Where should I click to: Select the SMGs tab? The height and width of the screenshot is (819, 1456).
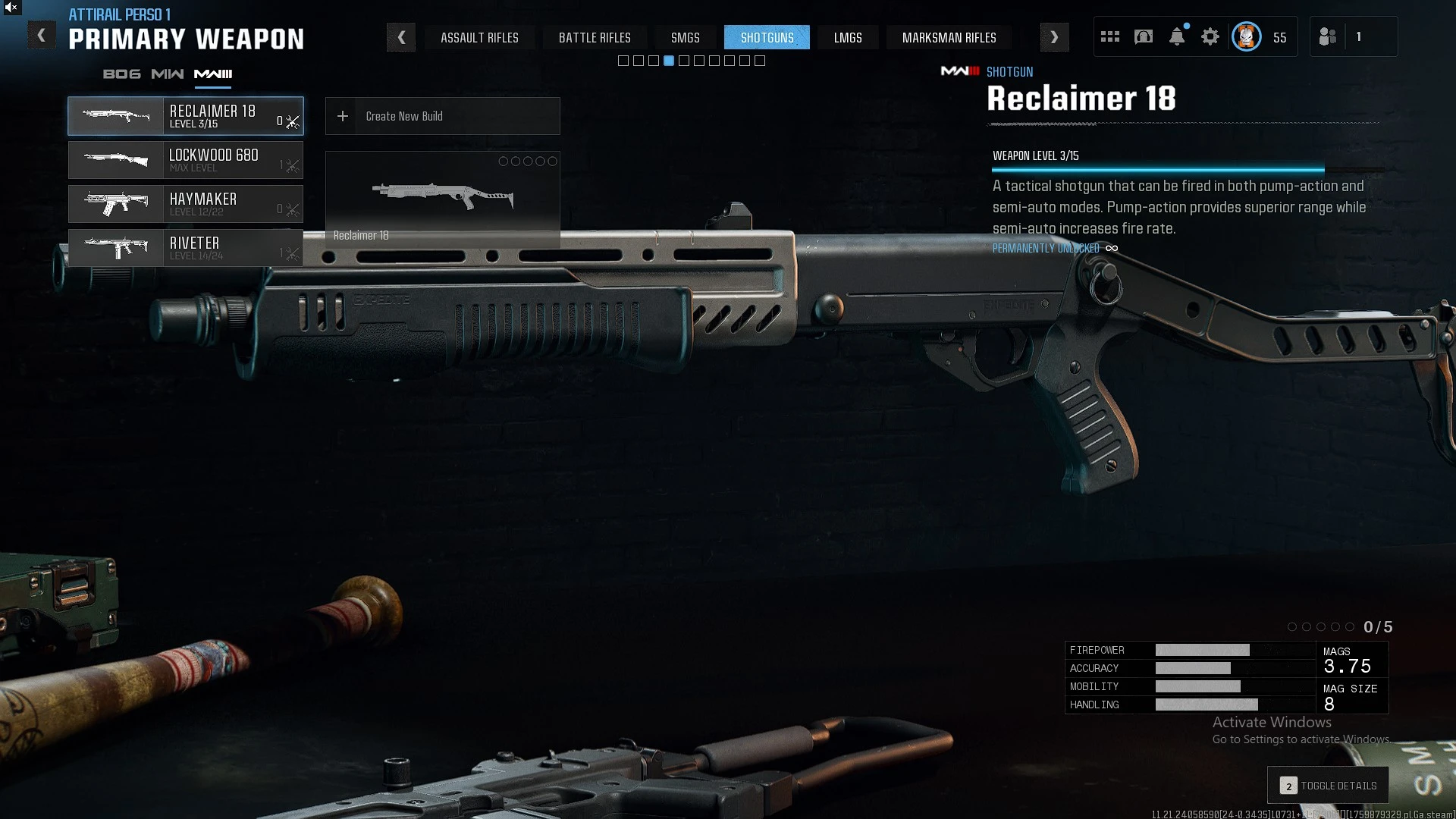(x=685, y=37)
